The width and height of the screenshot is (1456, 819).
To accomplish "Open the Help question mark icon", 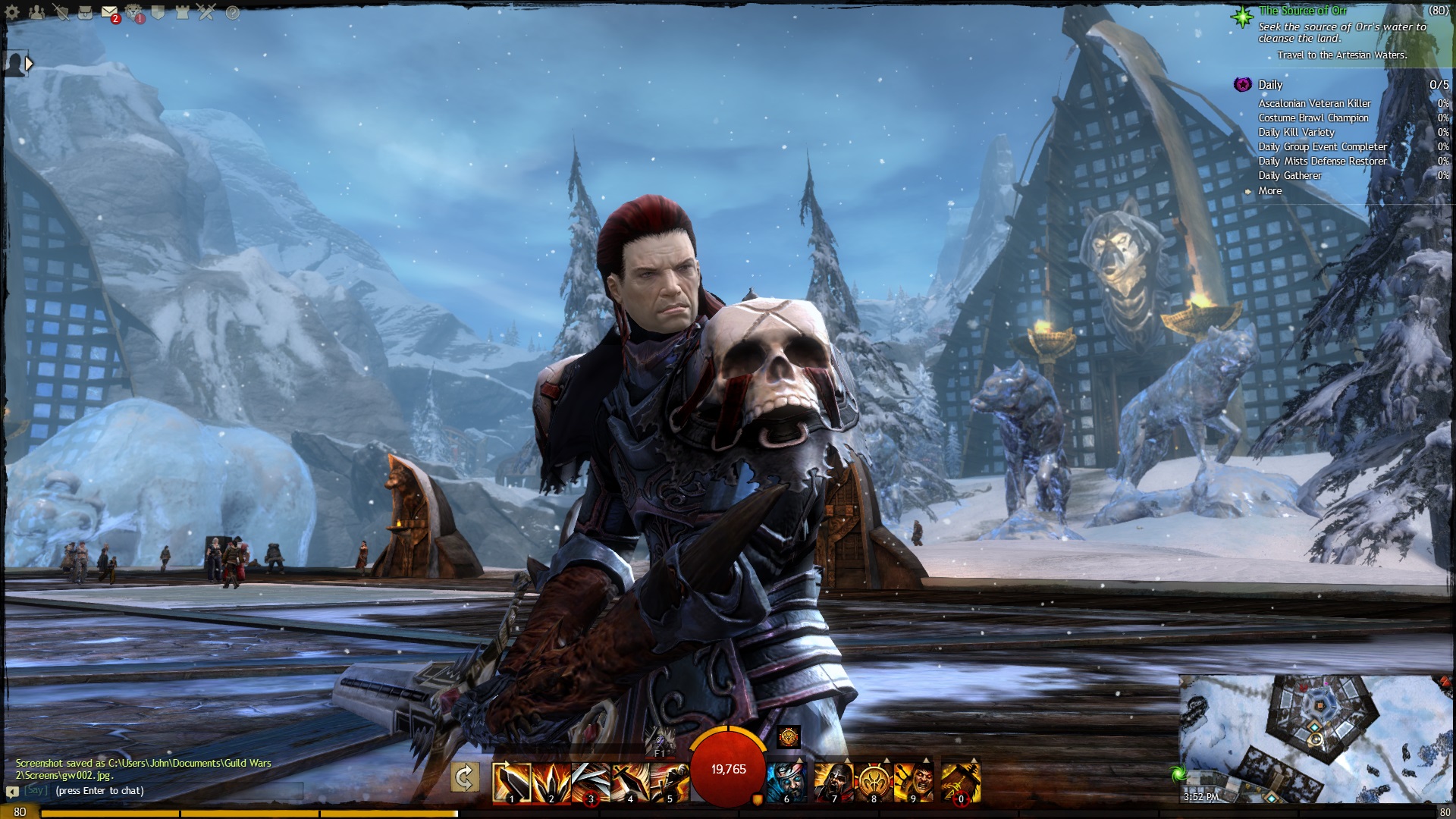I will [232, 12].
